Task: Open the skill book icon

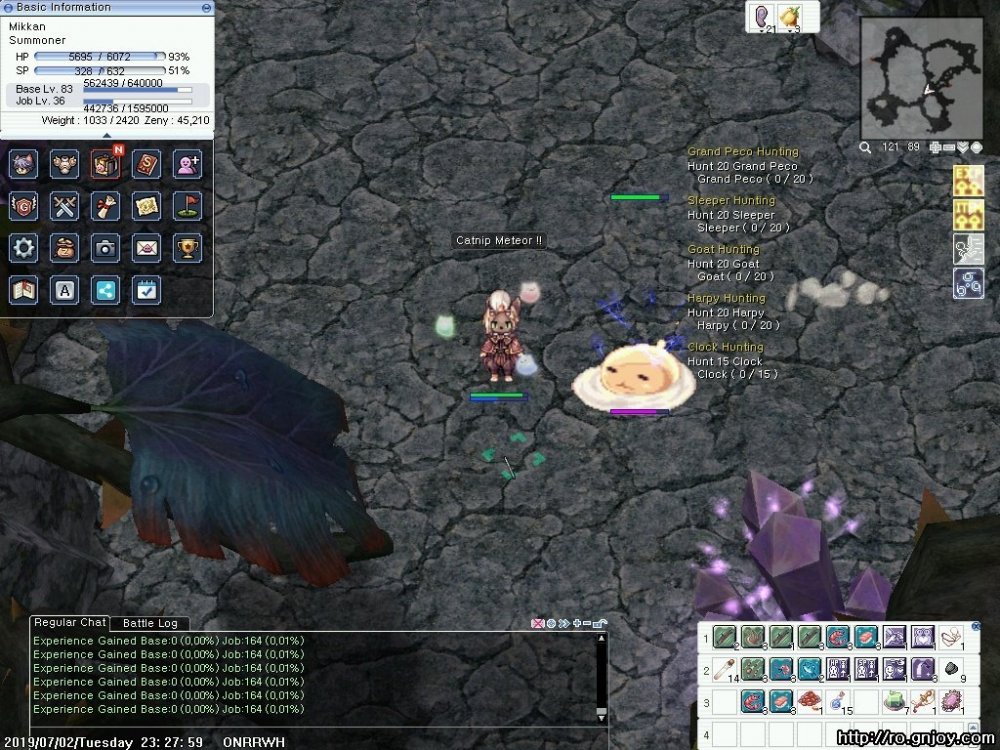Action: click(x=147, y=163)
